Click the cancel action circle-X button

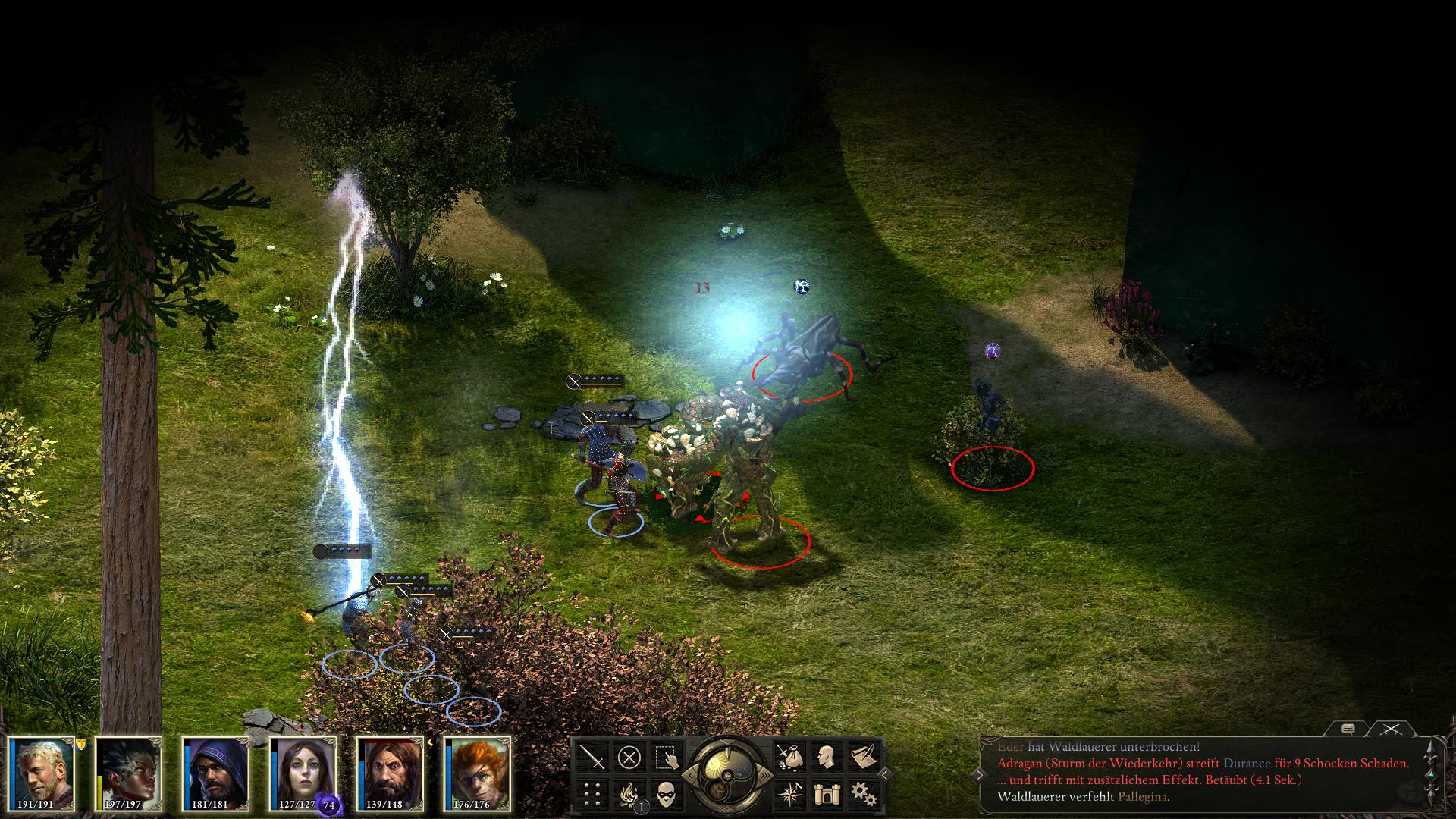click(x=629, y=757)
